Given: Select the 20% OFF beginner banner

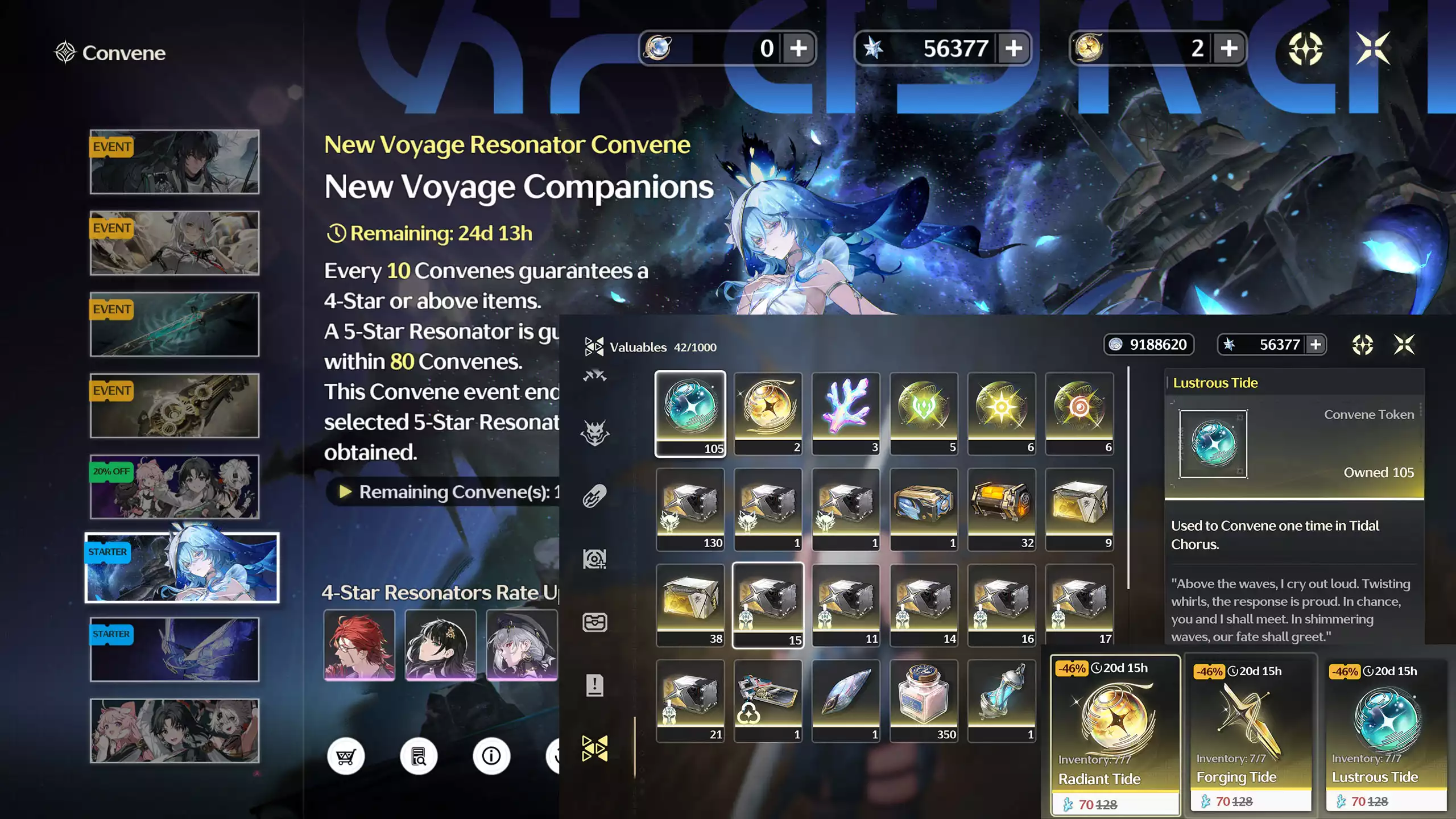Looking at the screenshot, I should [x=175, y=486].
